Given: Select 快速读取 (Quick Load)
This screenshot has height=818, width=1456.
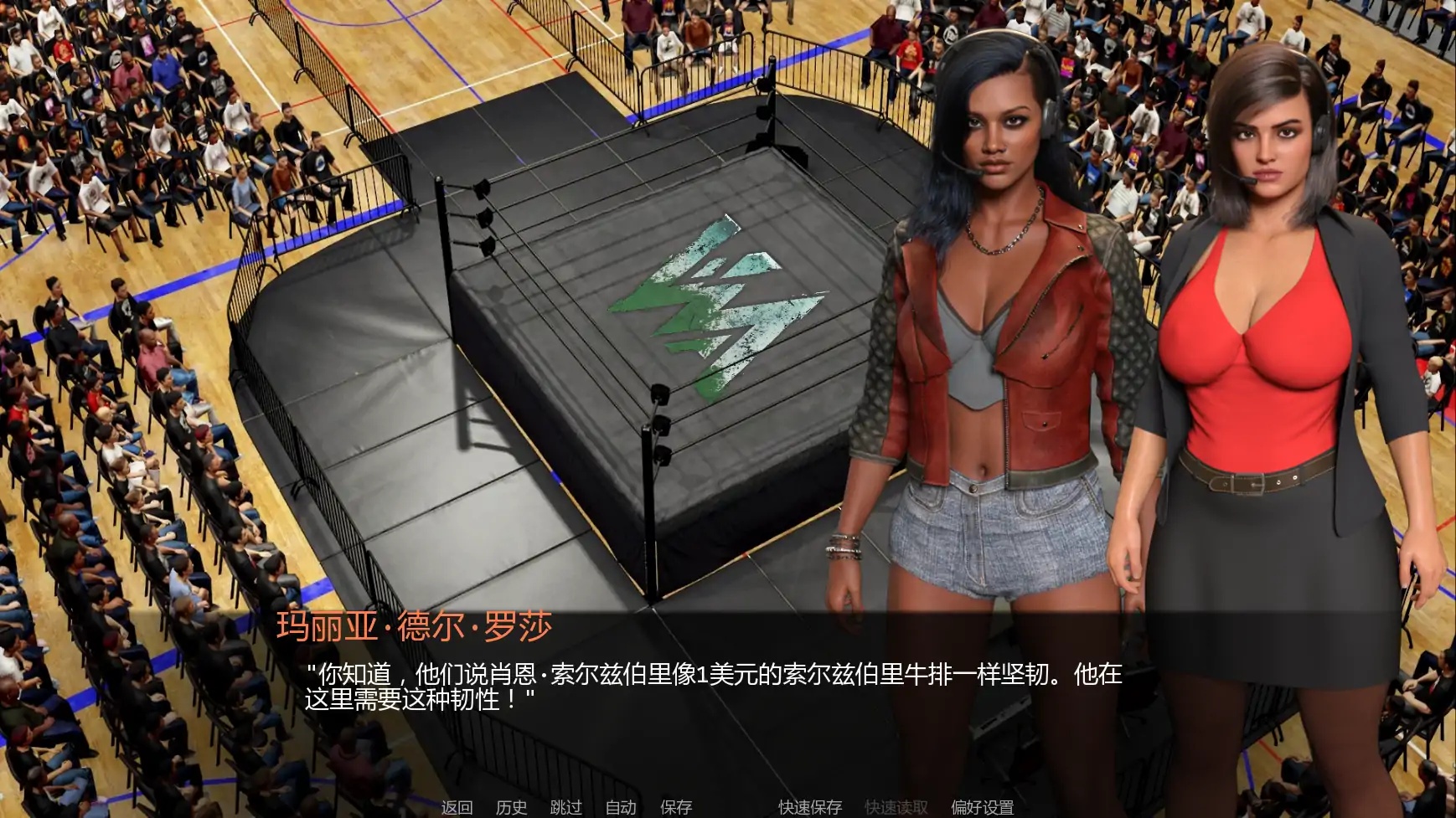Looking at the screenshot, I should (x=896, y=807).
